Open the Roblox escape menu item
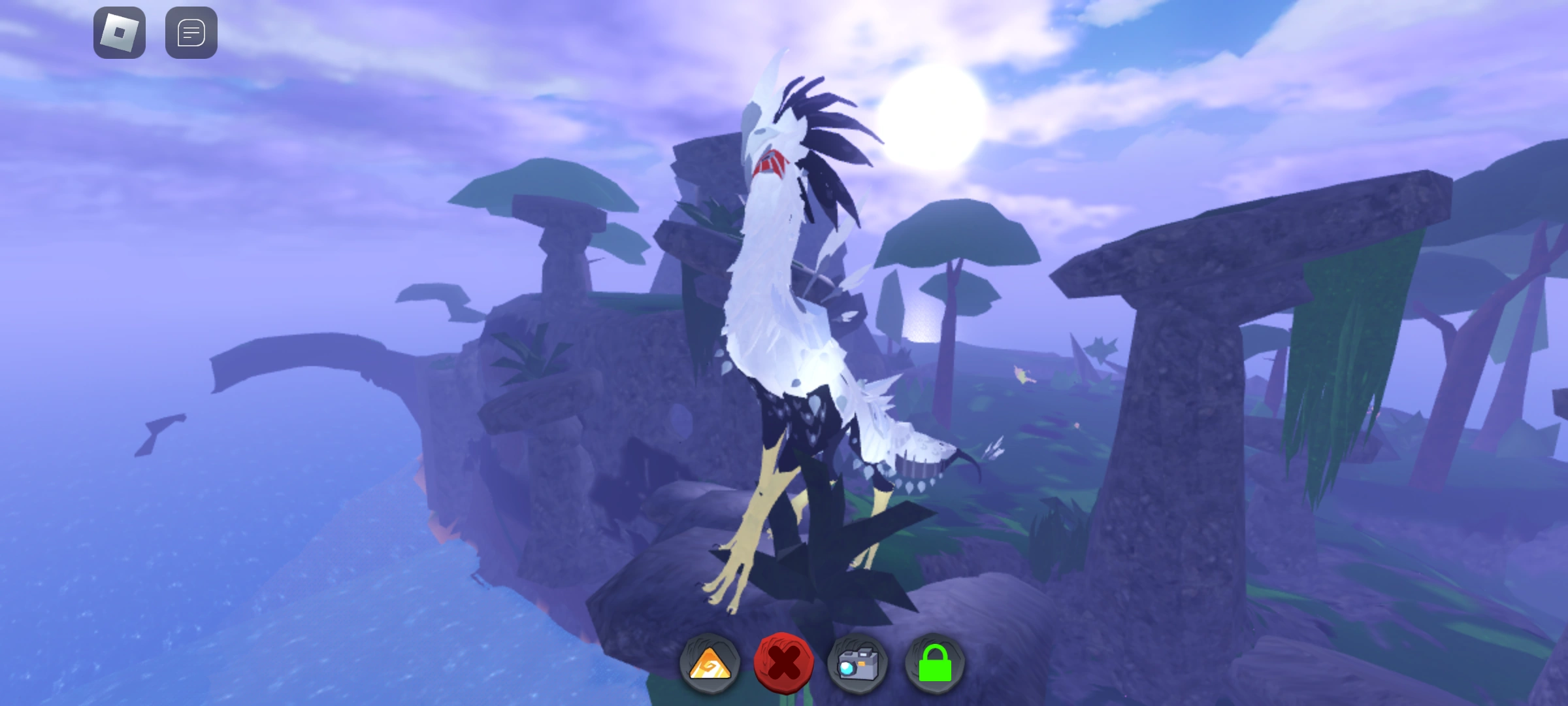Screen dimensions: 1568x706 click(119, 33)
